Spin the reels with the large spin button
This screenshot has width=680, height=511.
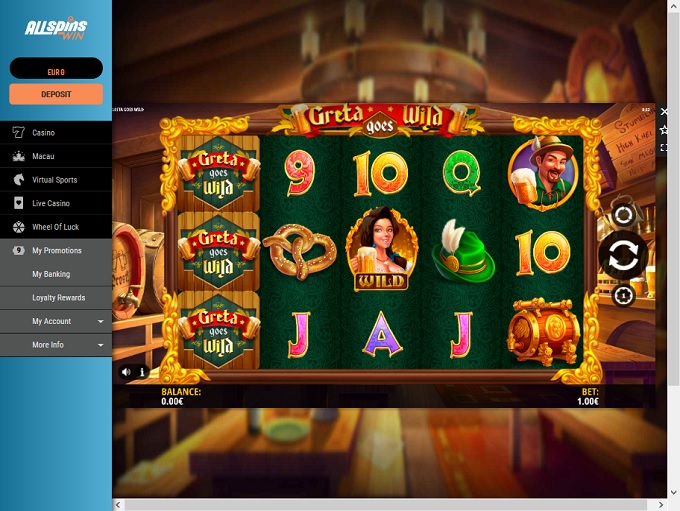tap(622, 256)
